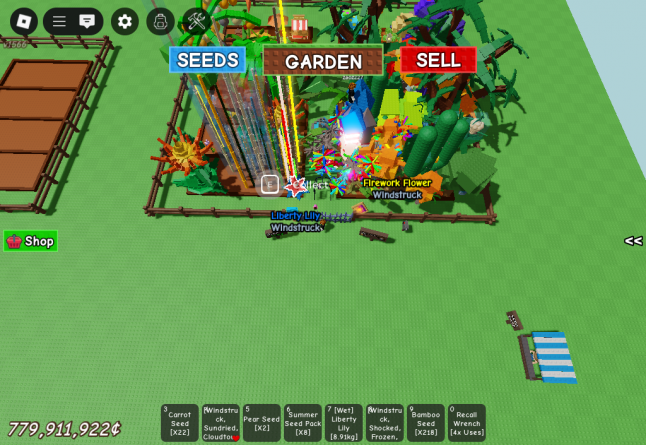Open the Shop panel
646x445 pixels.
pyautogui.click(x=30, y=241)
